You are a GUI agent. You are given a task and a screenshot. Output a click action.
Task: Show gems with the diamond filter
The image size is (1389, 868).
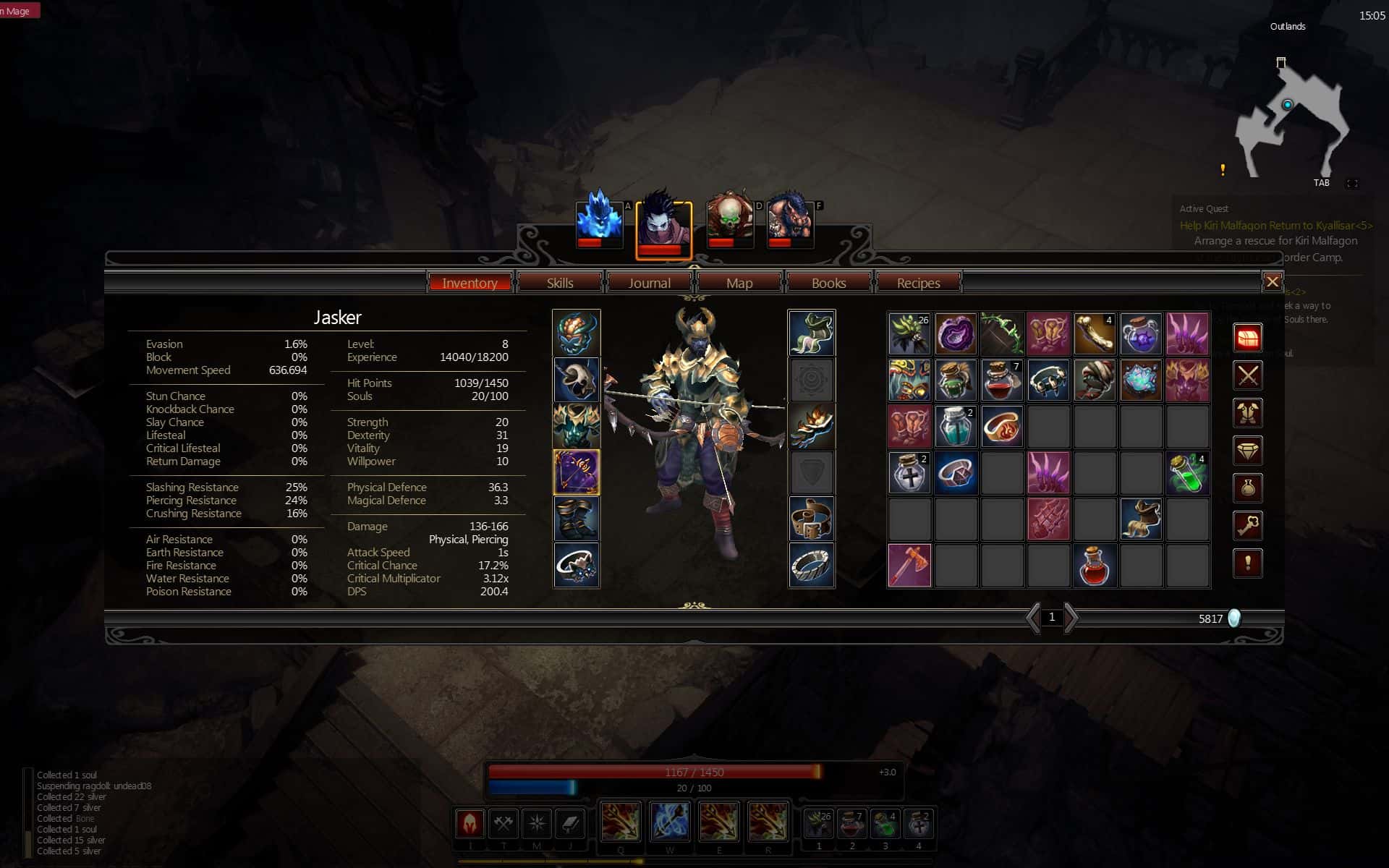pos(1248,451)
